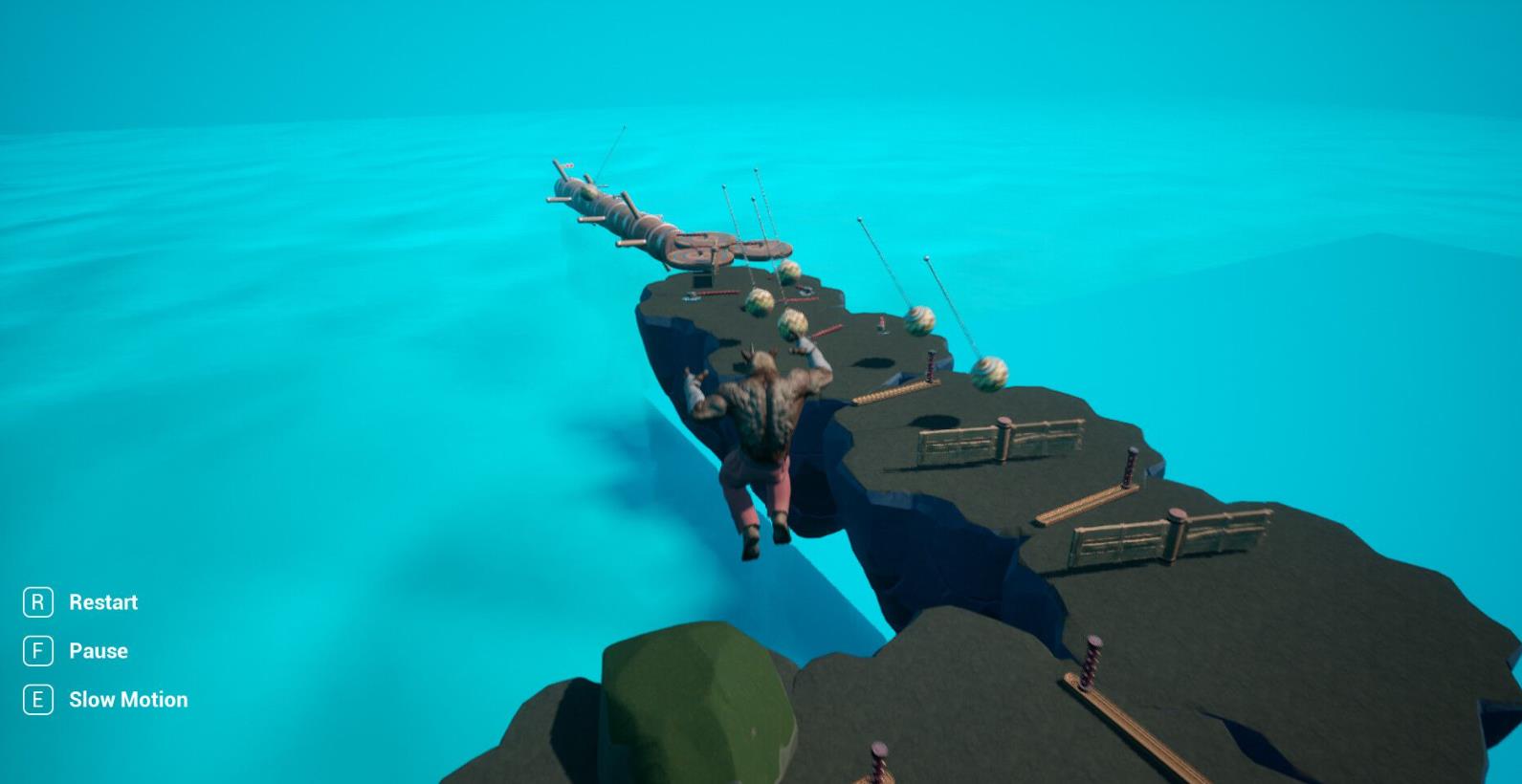Select the small red lever on the island path
Image resolution: width=1522 pixels, height=784 pixels.
click(882, 322)
